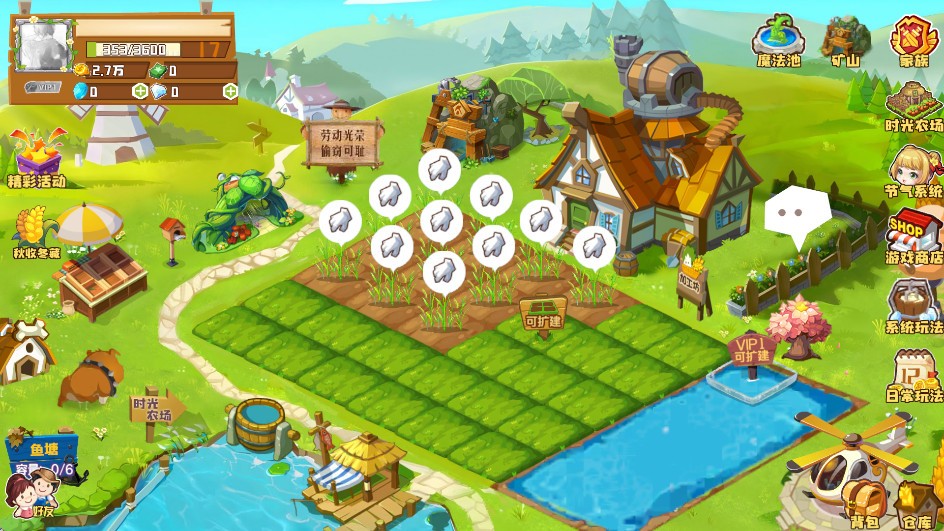Open the 日常玩法 daily activities

coord(914,372)
